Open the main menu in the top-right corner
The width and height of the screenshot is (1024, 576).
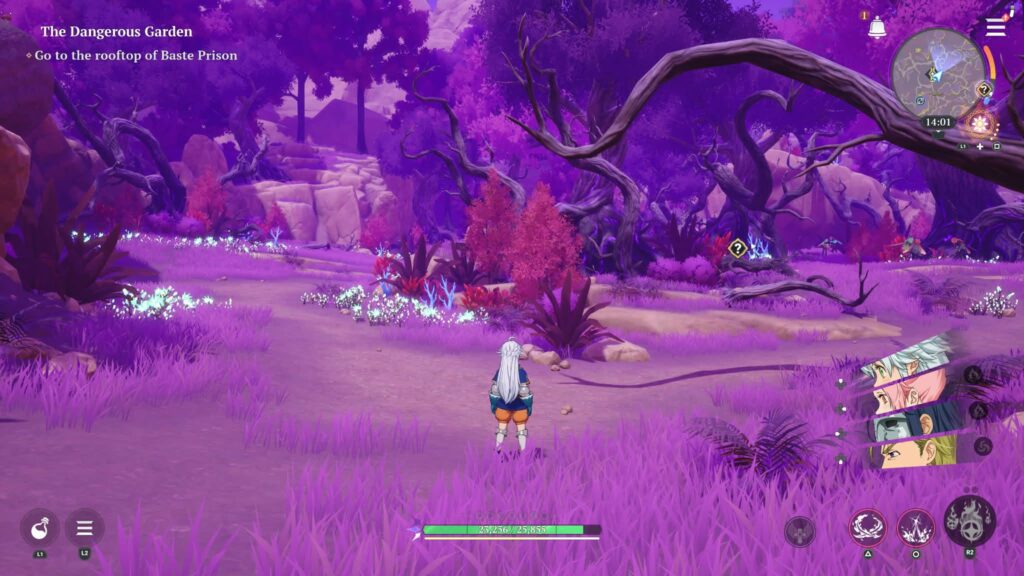click(x=995, y=27)
